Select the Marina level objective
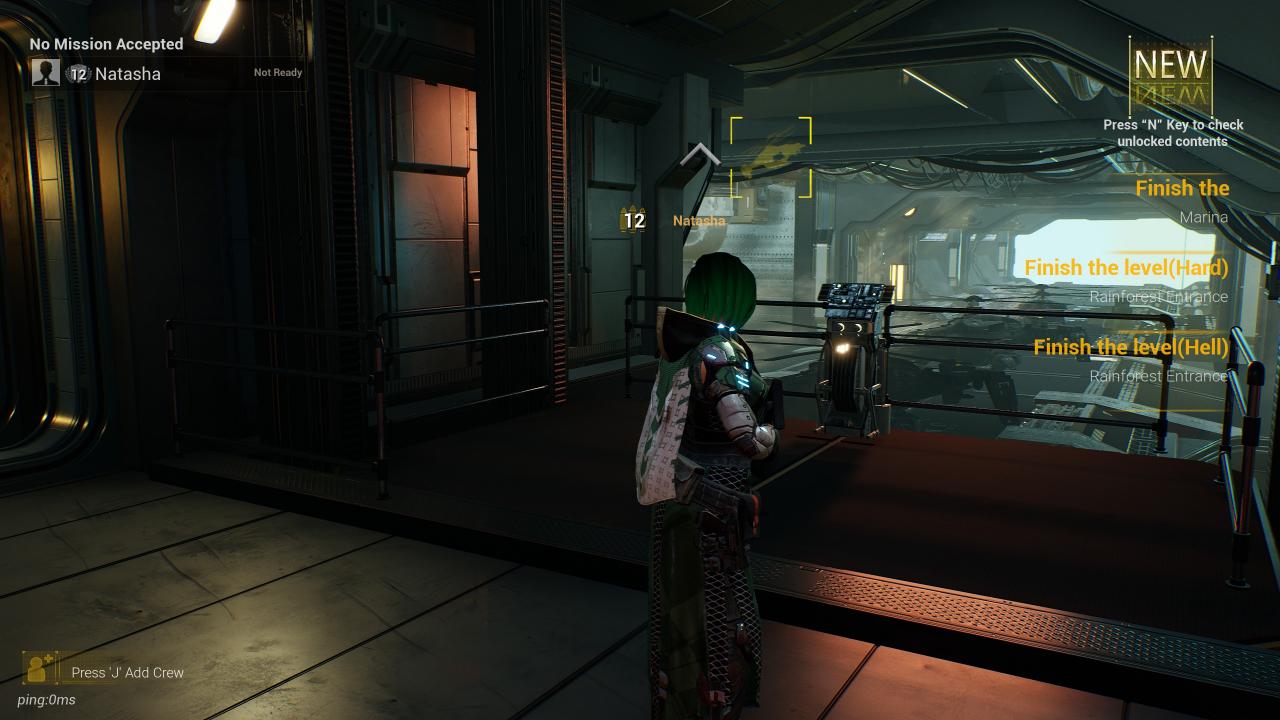 [1182, 201]
